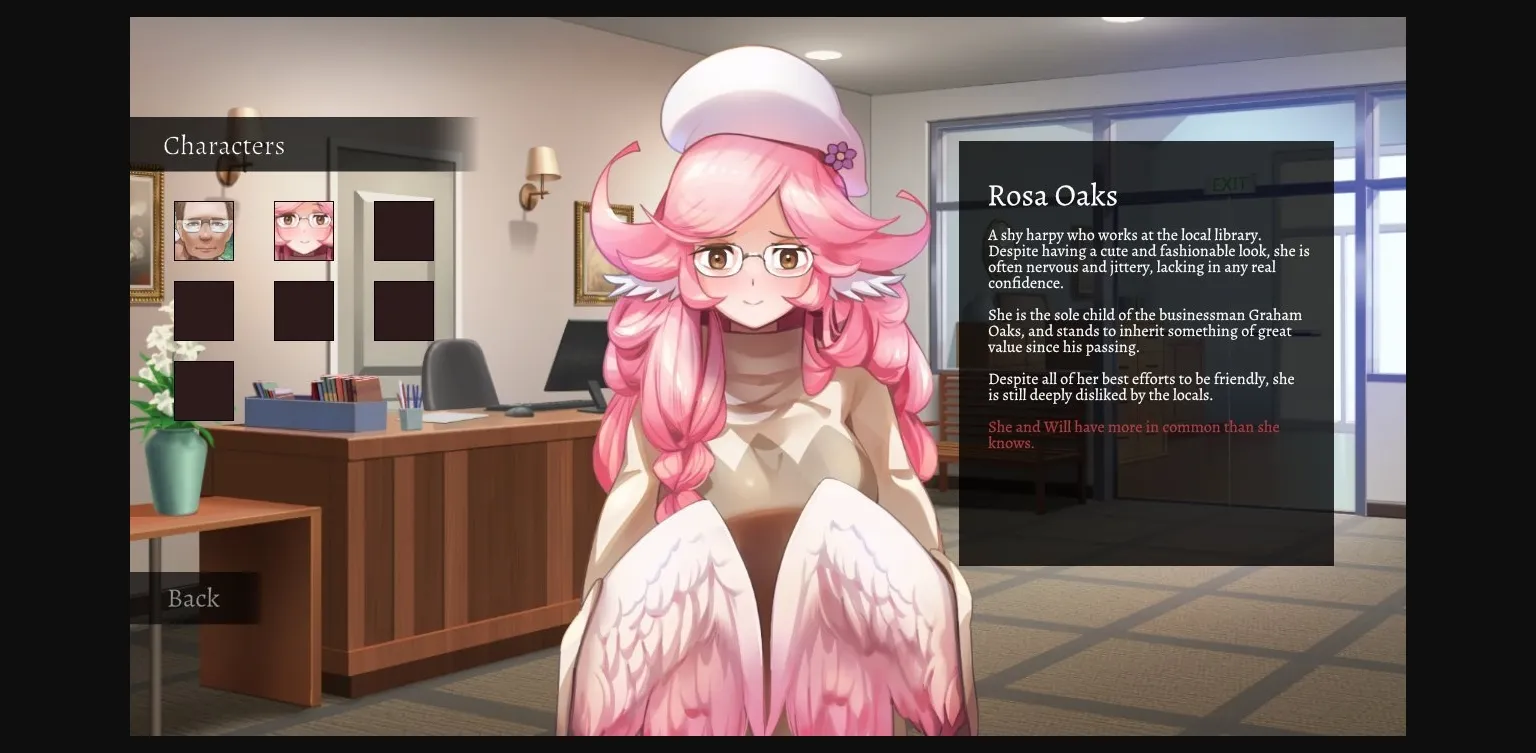The height and width of the screenshot is (753, 1536).
Task: Select the elderly man's character portrait
Action: (204, 230)
